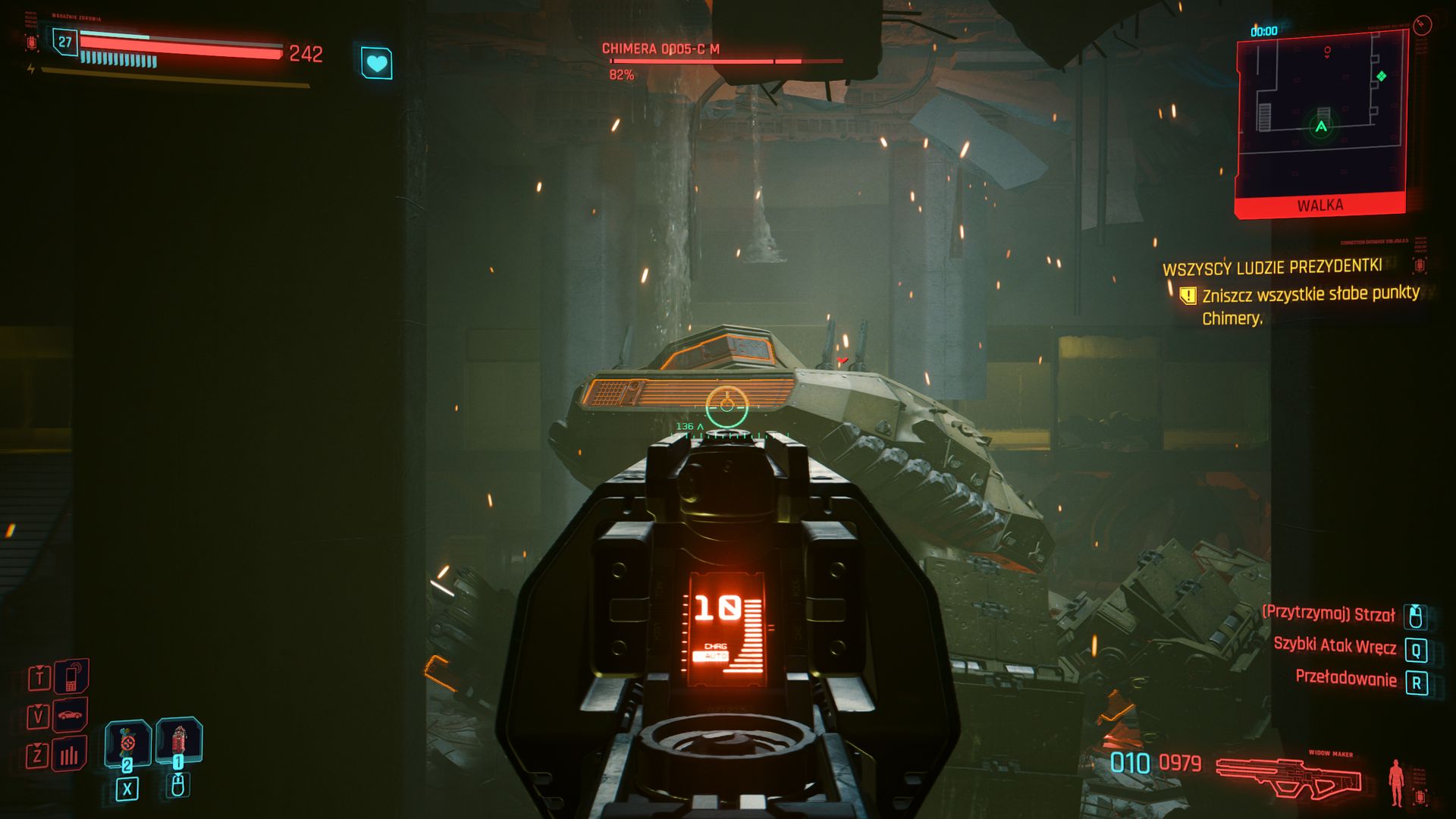The image size is (1456, 819).
Task: Use the health inhaler quick slot
Action: 178,739
